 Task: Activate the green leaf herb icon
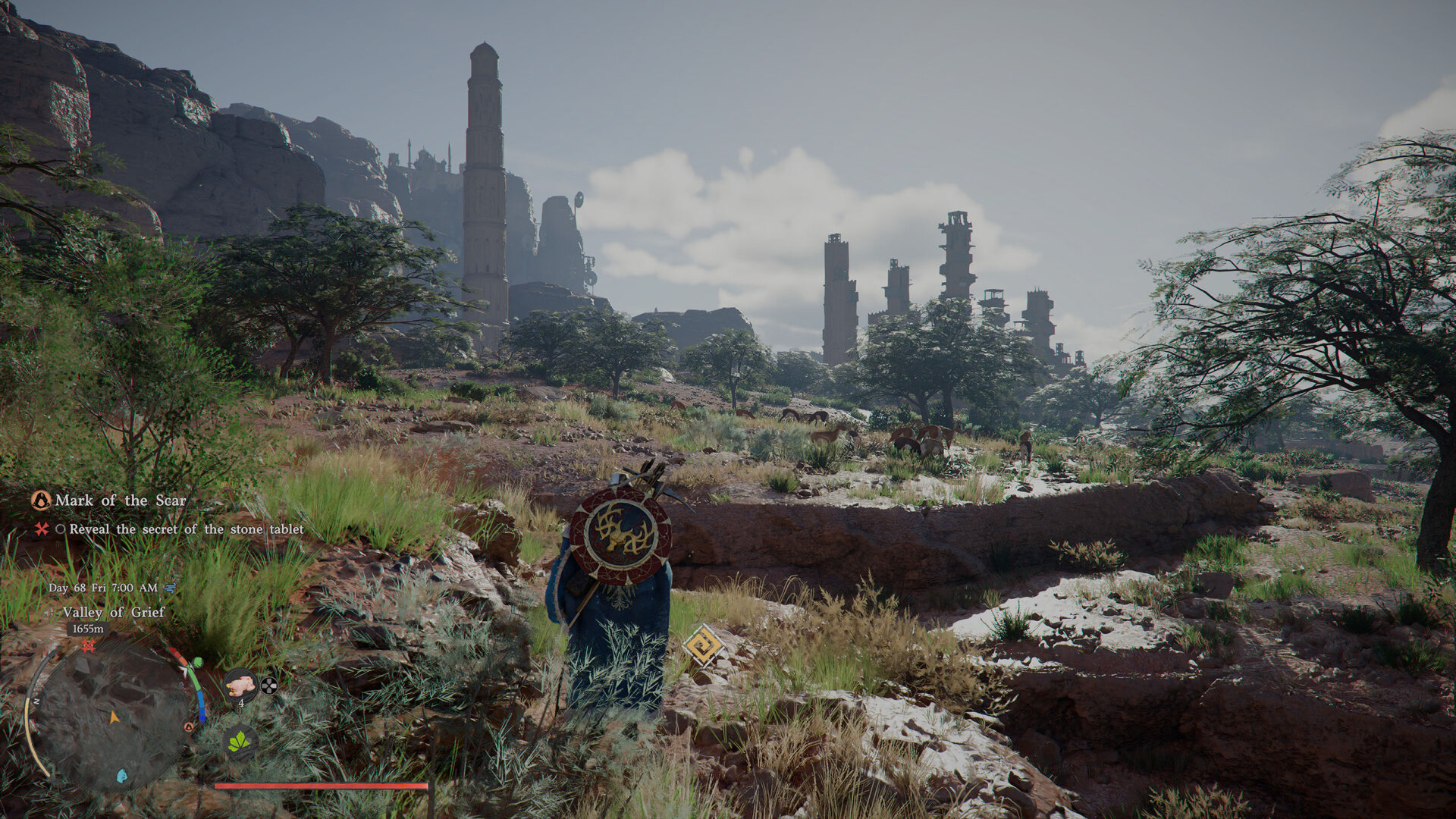point(240,741)
